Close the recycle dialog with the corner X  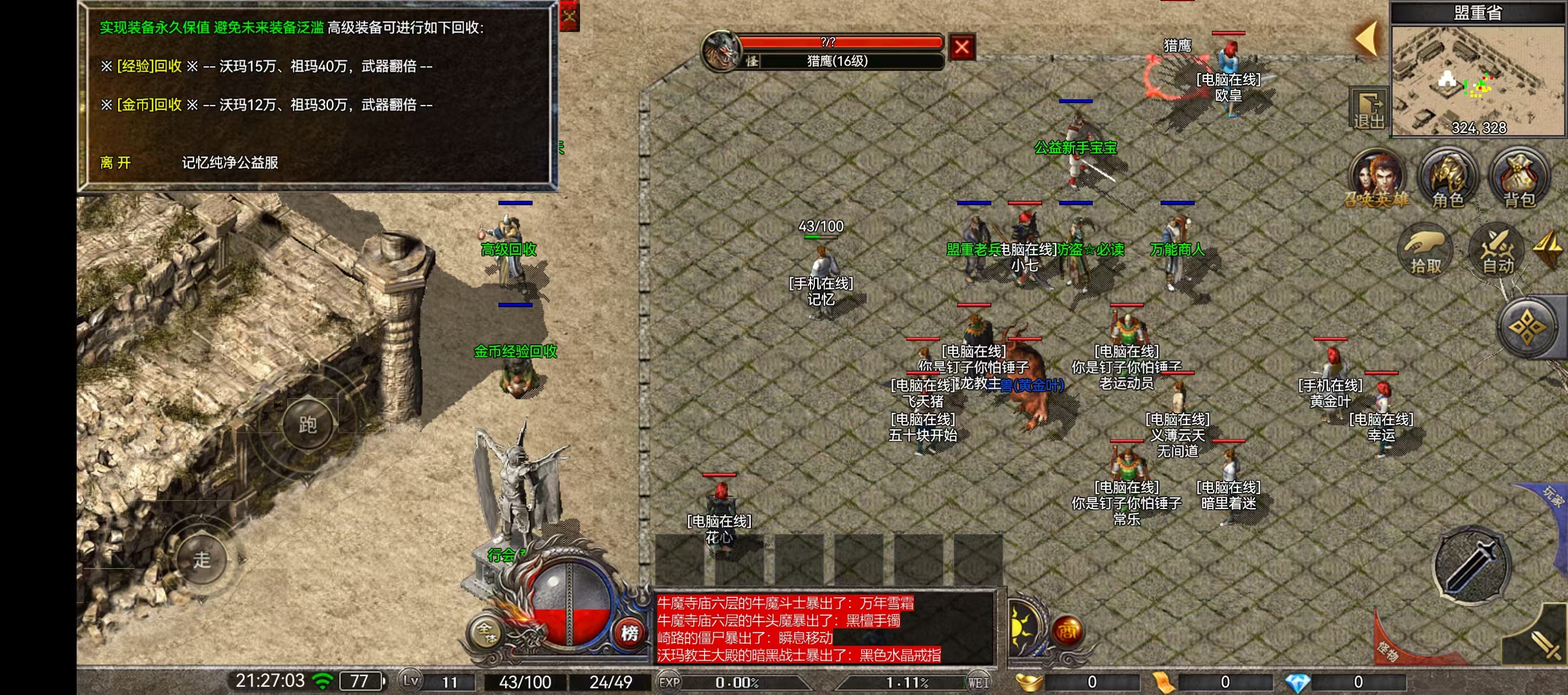tap(569, 15)
